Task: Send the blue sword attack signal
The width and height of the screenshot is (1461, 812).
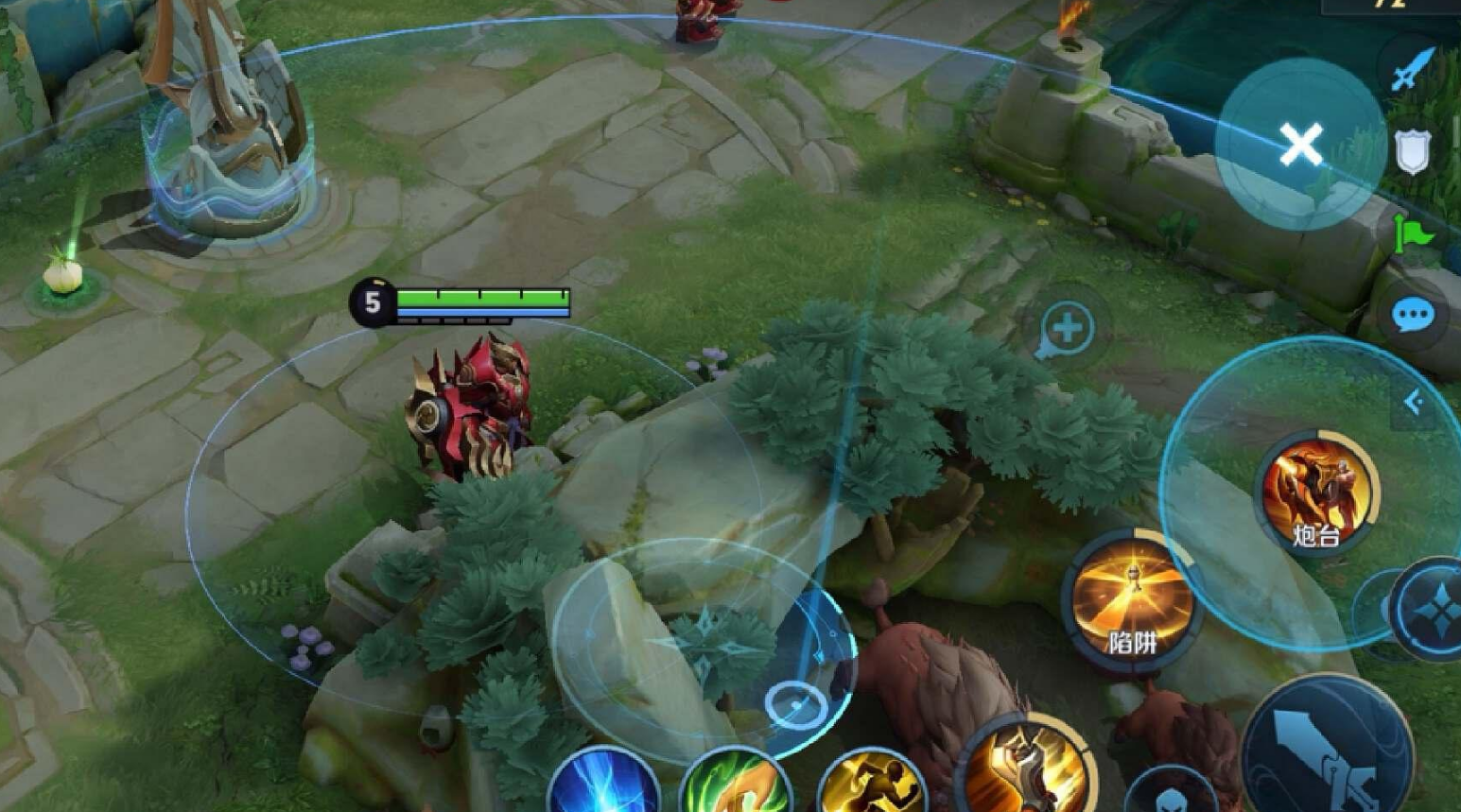Action: click(1410, 69)
